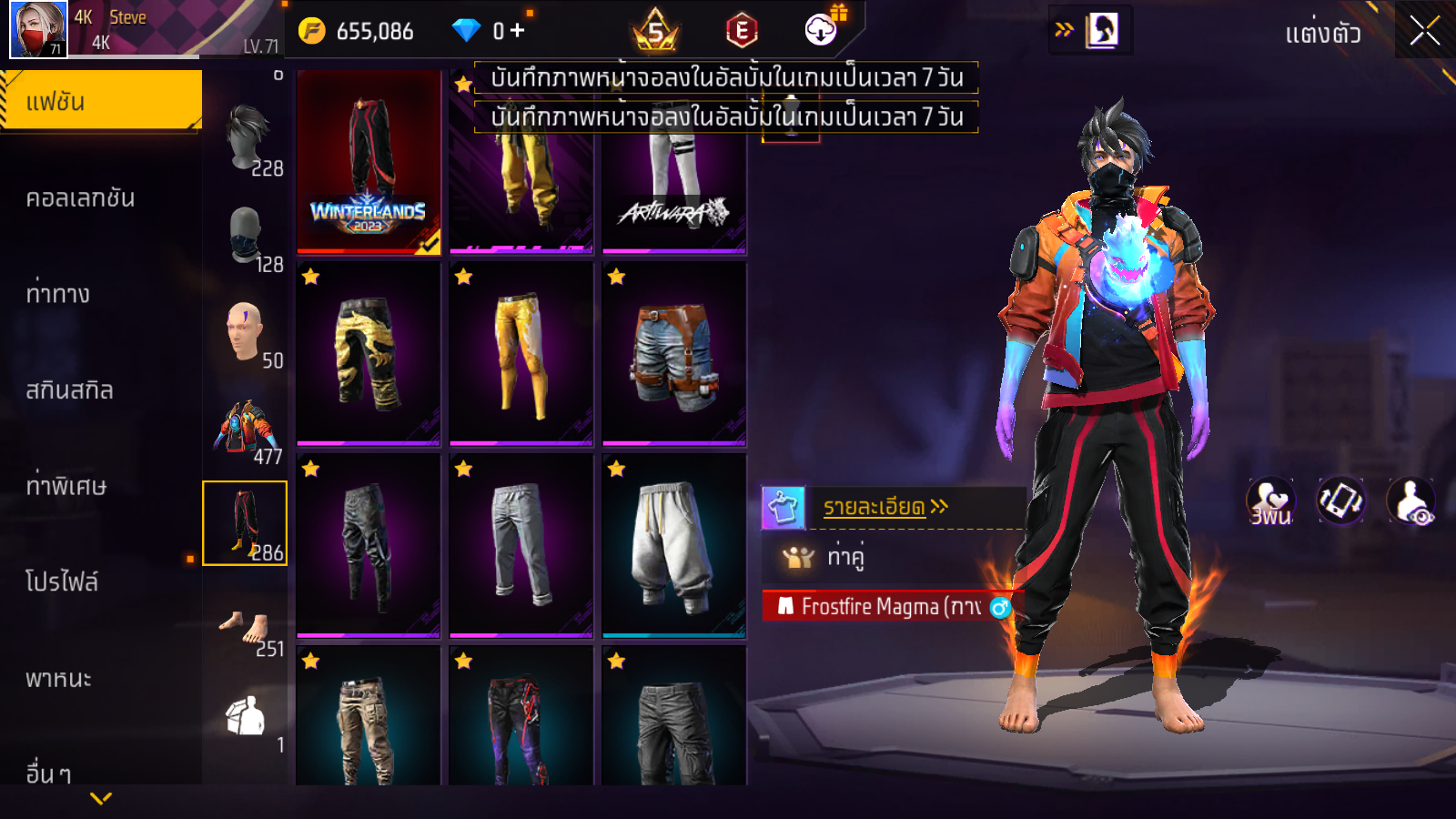Choose the hair category icon
Viewport: 1456px width, 819px height.
click(246, 138)
